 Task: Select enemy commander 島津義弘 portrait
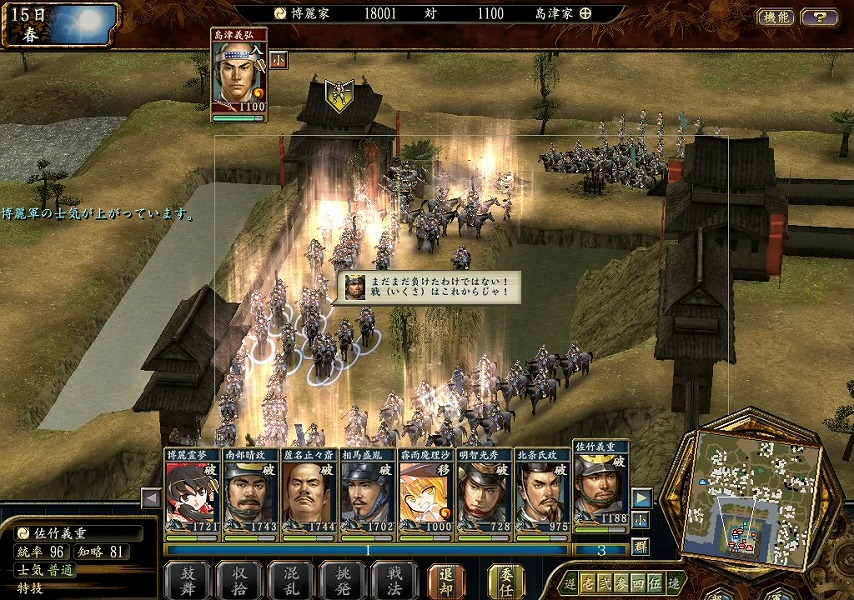coord(238,75)
